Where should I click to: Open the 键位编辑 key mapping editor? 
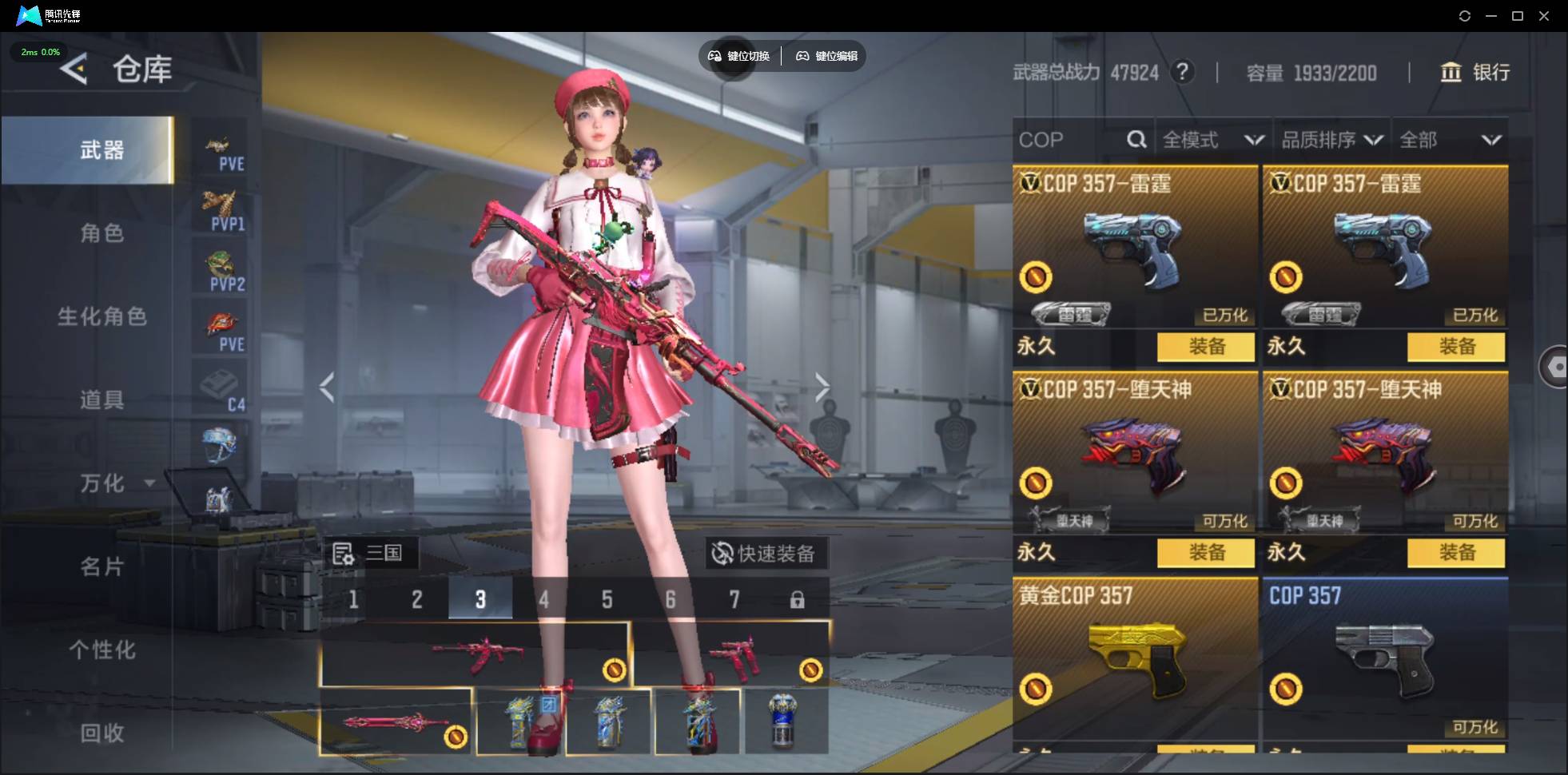pyautogui.click(x=826, y=56)
